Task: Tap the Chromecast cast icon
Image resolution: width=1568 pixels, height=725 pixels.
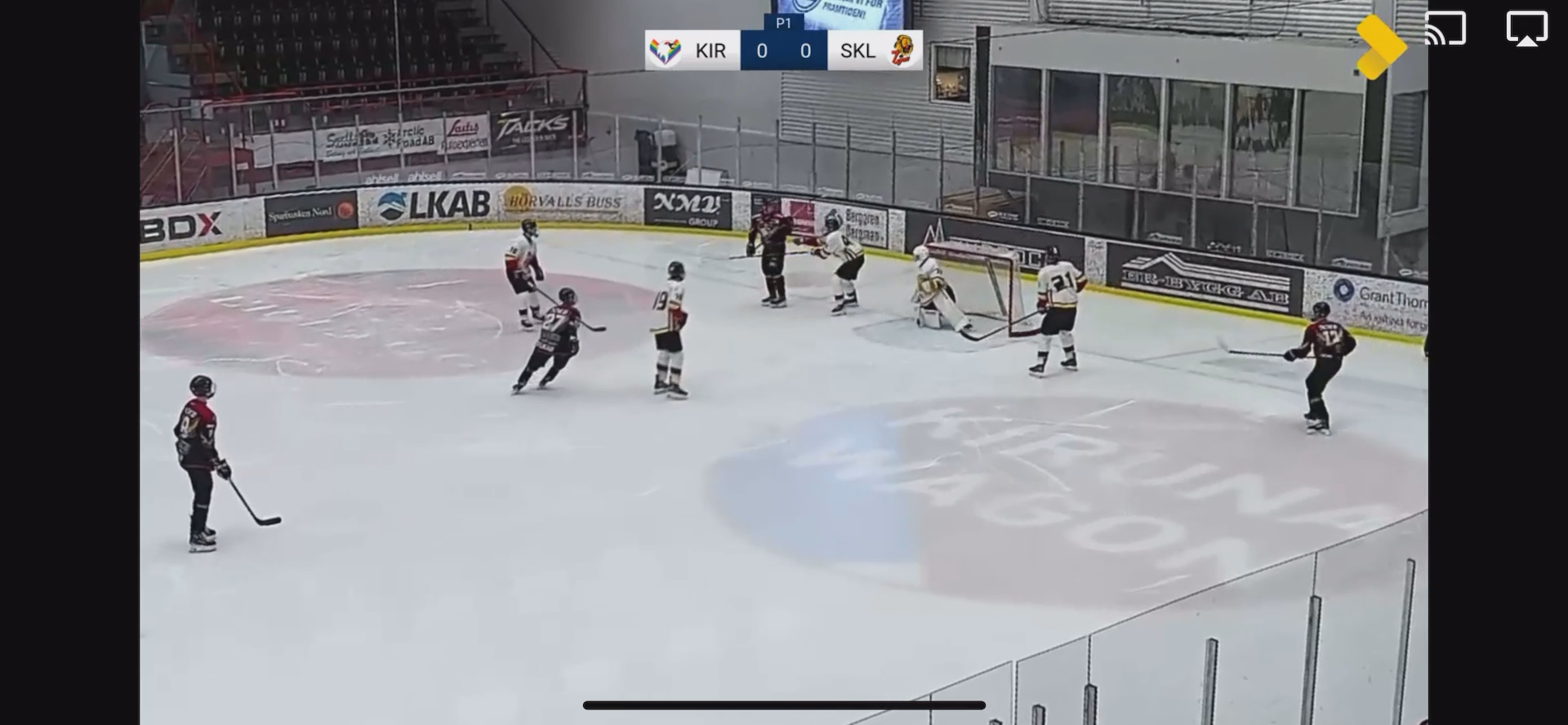Action: [x=1445, y=29]
